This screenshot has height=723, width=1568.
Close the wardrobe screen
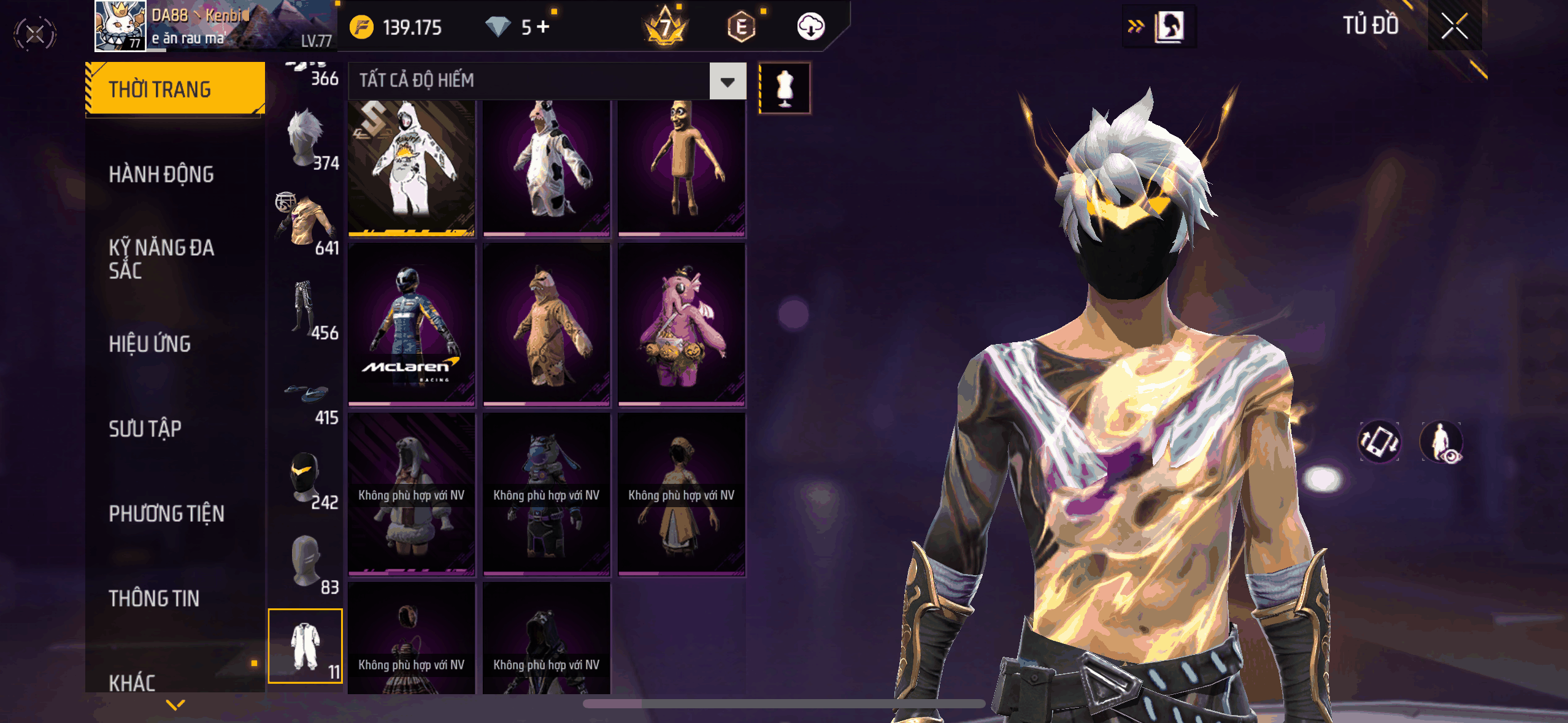point(1454,26)
